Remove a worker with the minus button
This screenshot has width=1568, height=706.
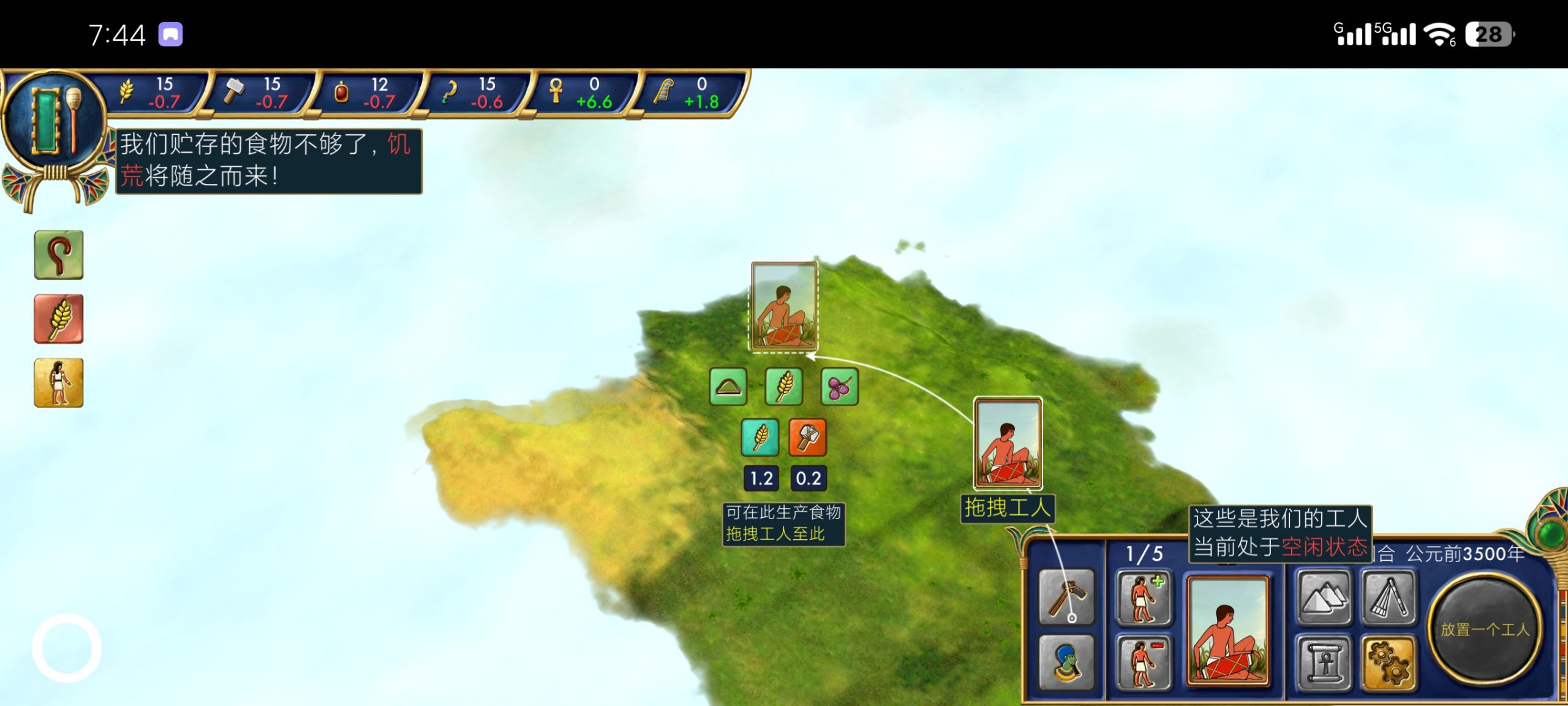click(1144, 662)
